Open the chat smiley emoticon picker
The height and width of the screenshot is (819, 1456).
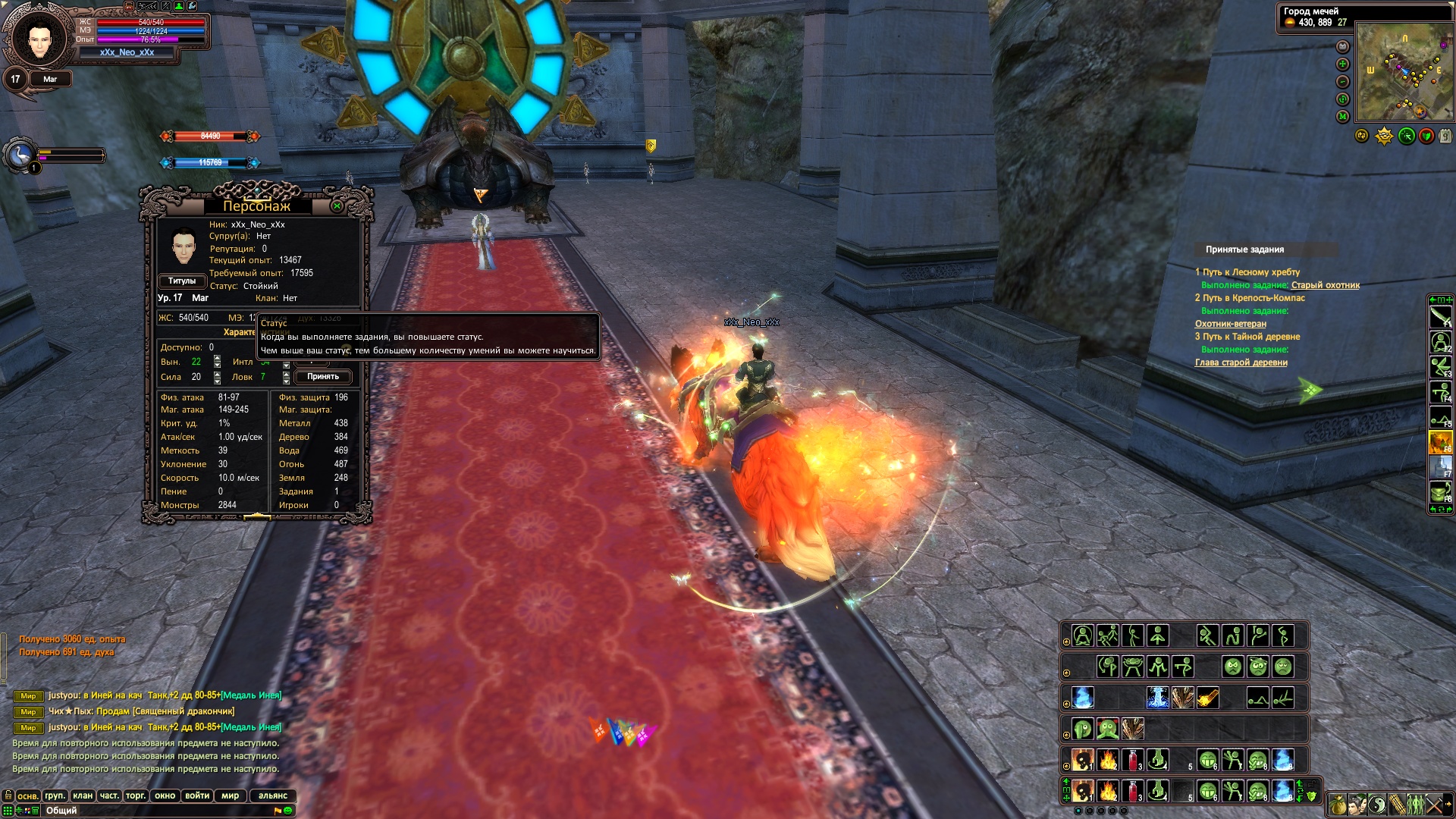tap(288, 811)
